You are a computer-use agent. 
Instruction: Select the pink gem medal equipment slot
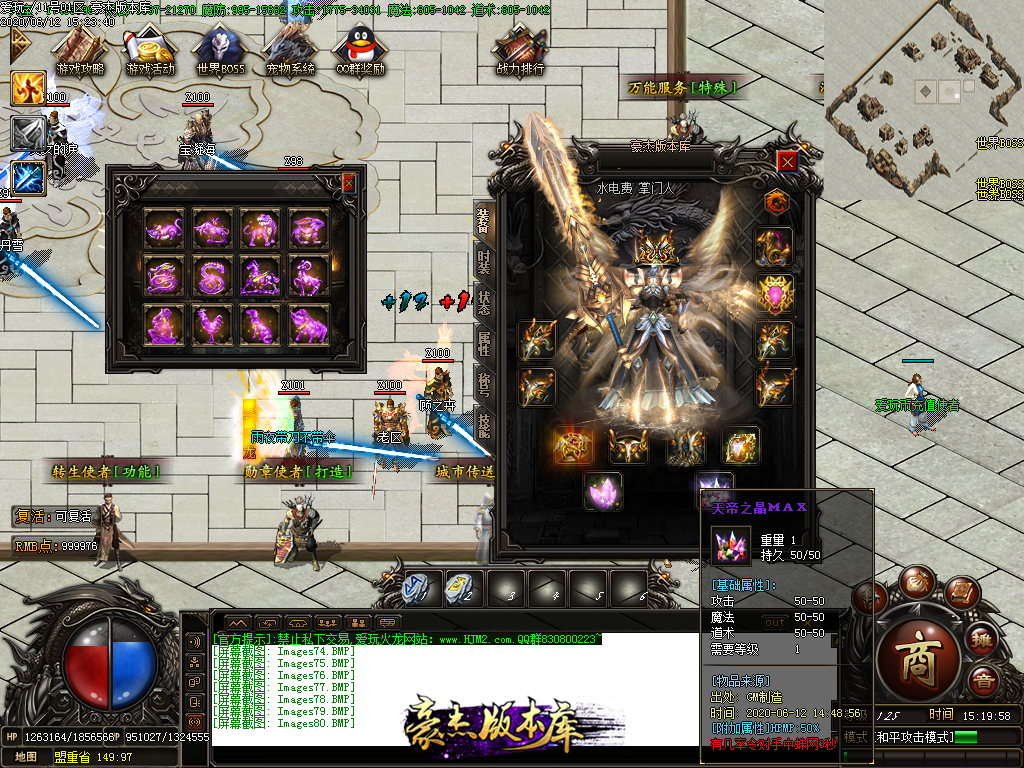click(x=775, y=294)
